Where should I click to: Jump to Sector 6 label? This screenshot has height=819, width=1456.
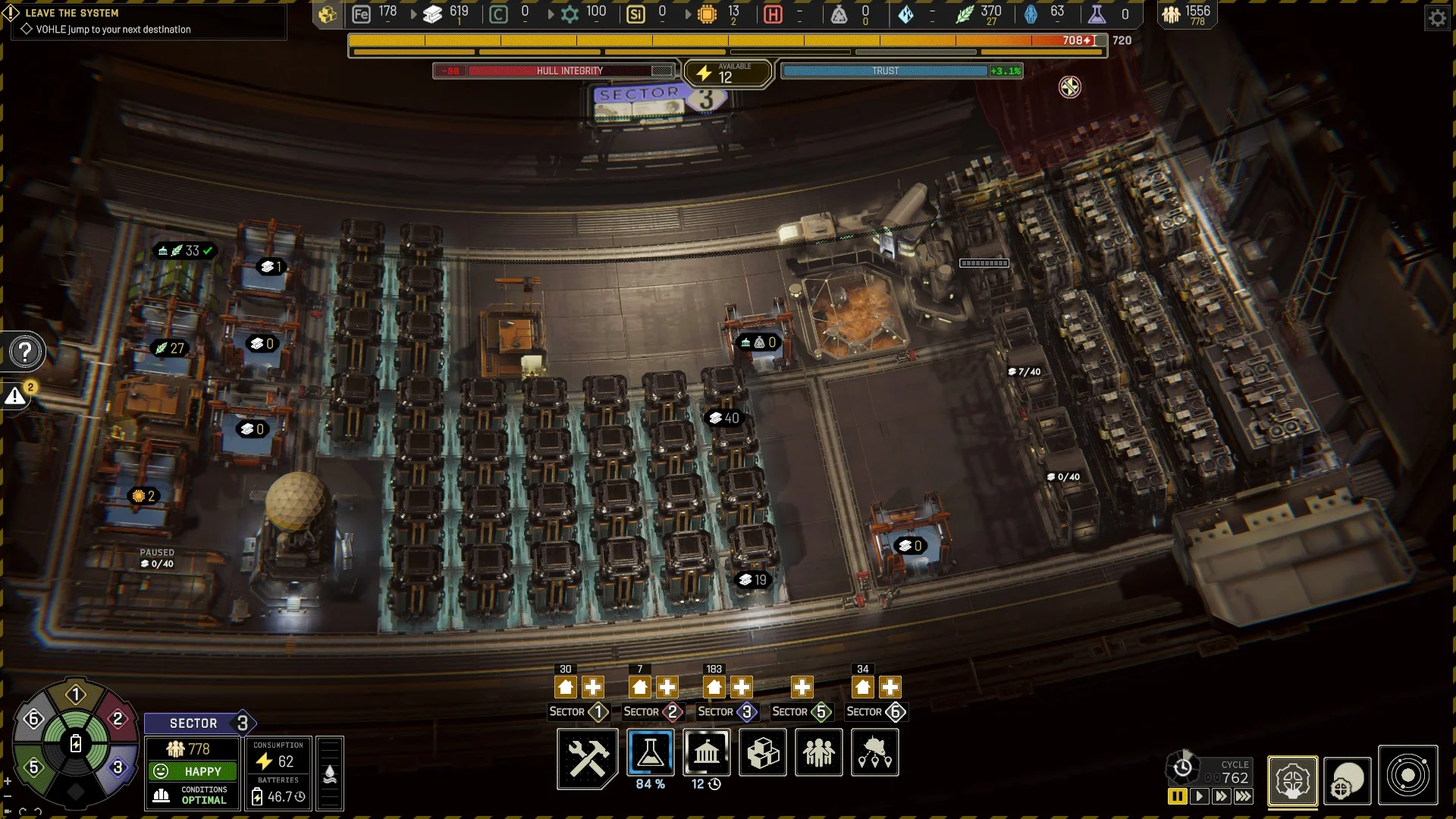click(x=876, y=712)
